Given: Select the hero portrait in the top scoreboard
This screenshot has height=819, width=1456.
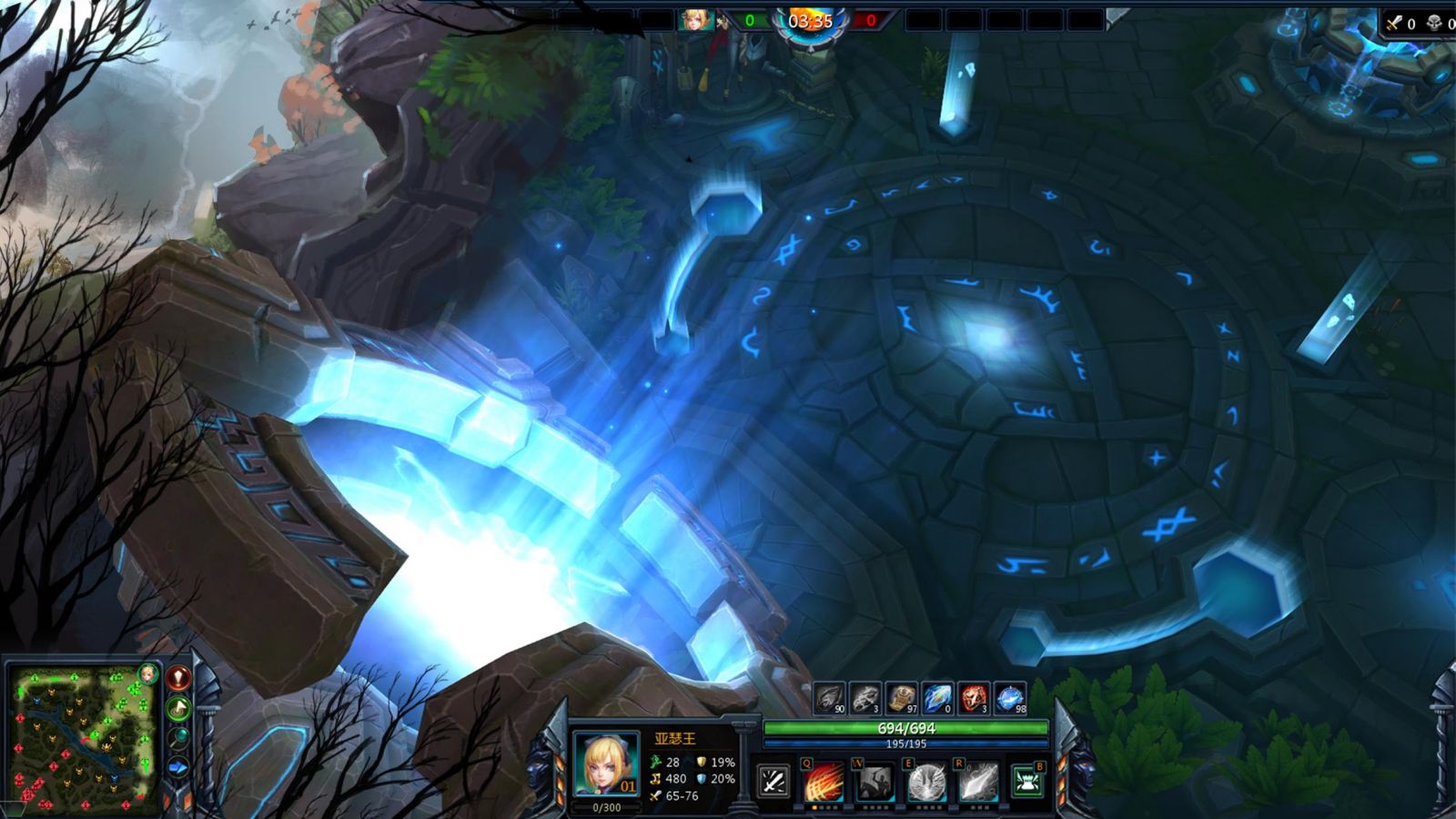Looking at the screenshot, I should point(695,20).
